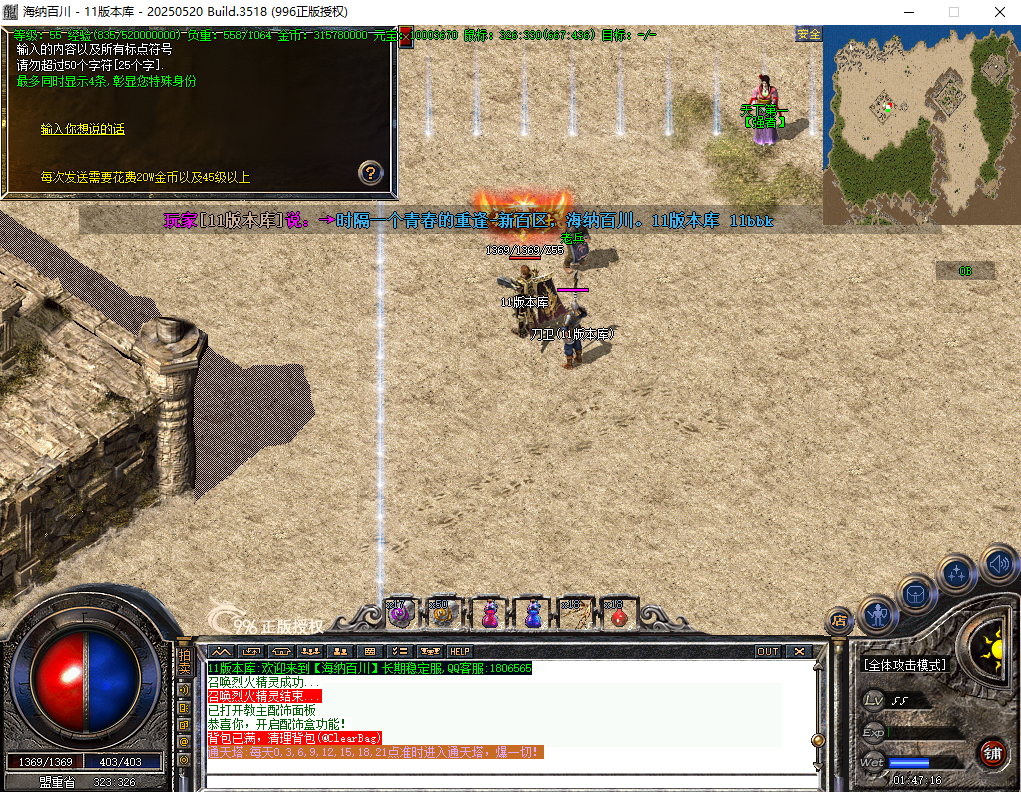
Task: Toggle the 安全 button beside the minimap
Action: 808,34
